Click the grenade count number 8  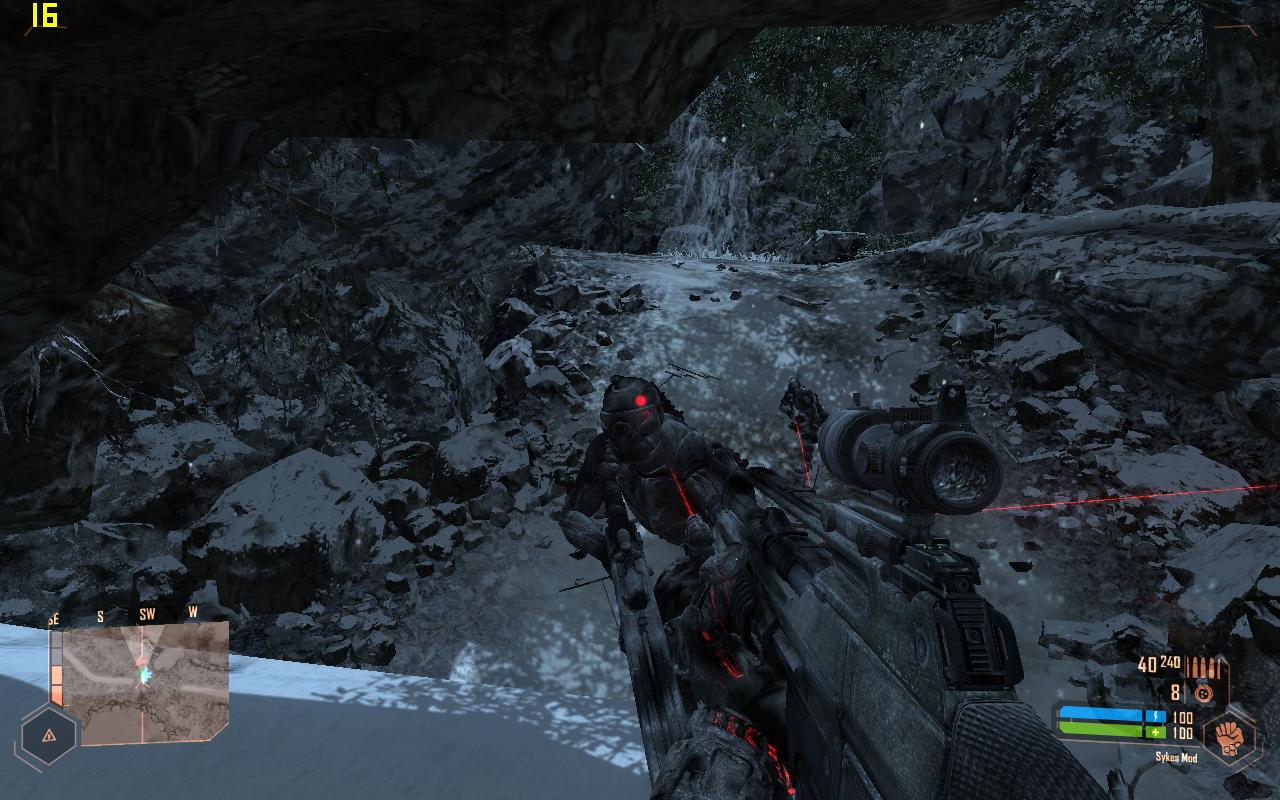point(1175,692)
